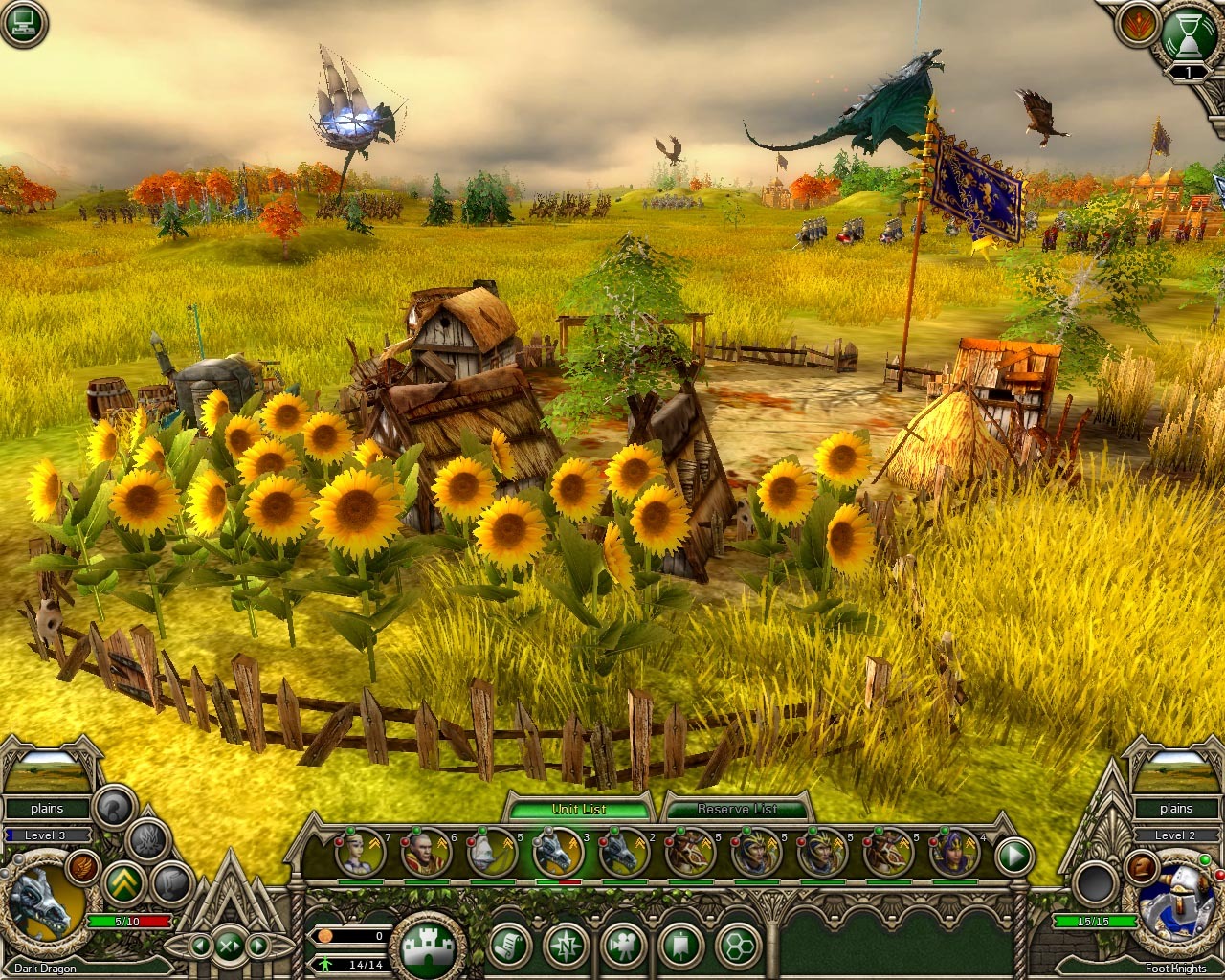This screenshot has height=980, width=1225.
Task: Open the castle button
Action: coord(428,947)
